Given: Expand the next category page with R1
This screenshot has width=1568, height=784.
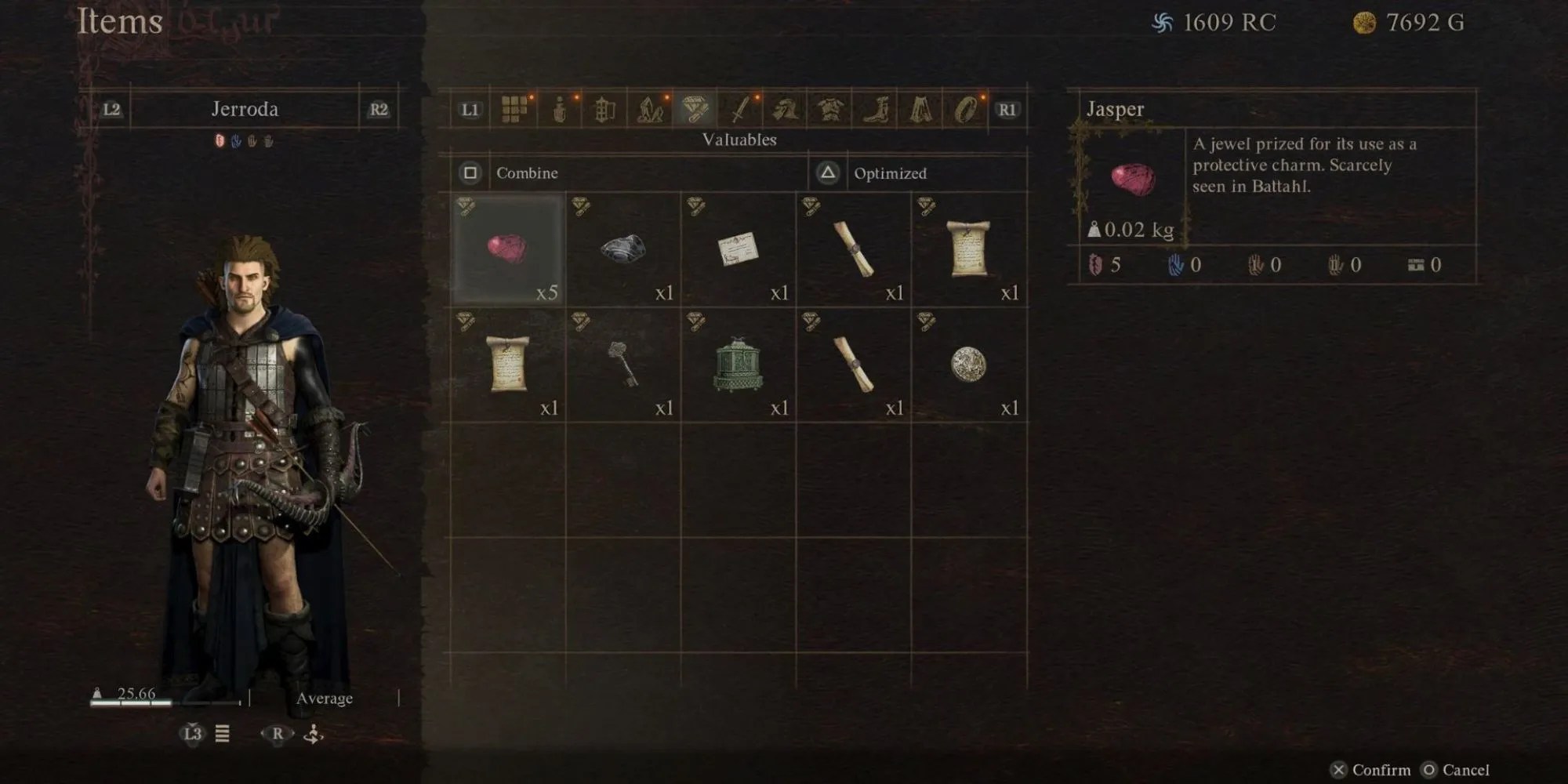Looking at the screenshot, I should pyautogui.click(x=1007, y=111).
